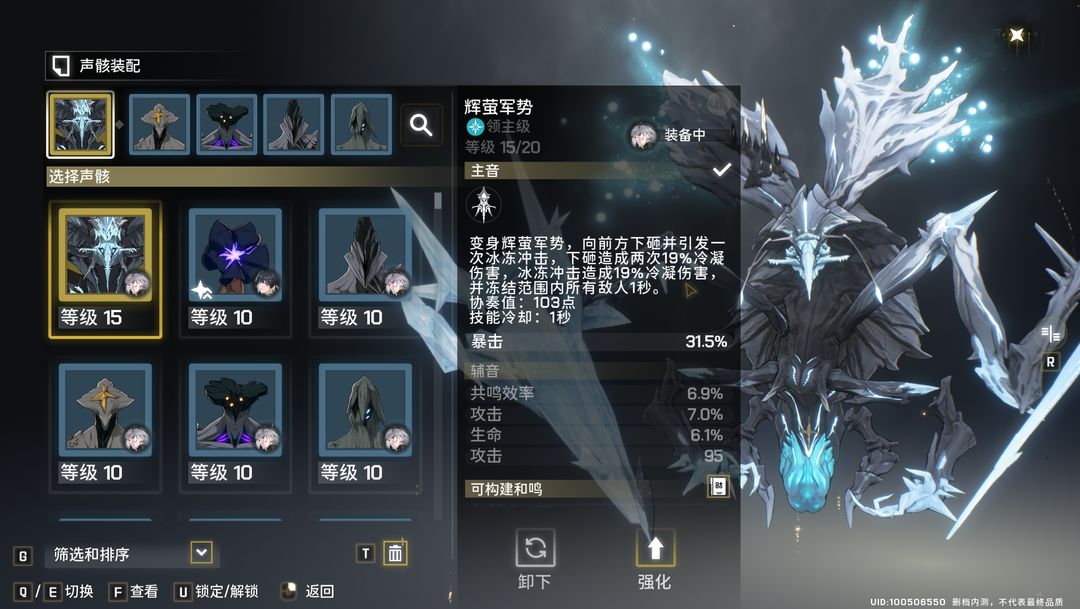Image resolution: width=1080 pixels, height=609 pixels.
Task: Toggle the 主音 main echo checkmark
Action: pos(721,171)
